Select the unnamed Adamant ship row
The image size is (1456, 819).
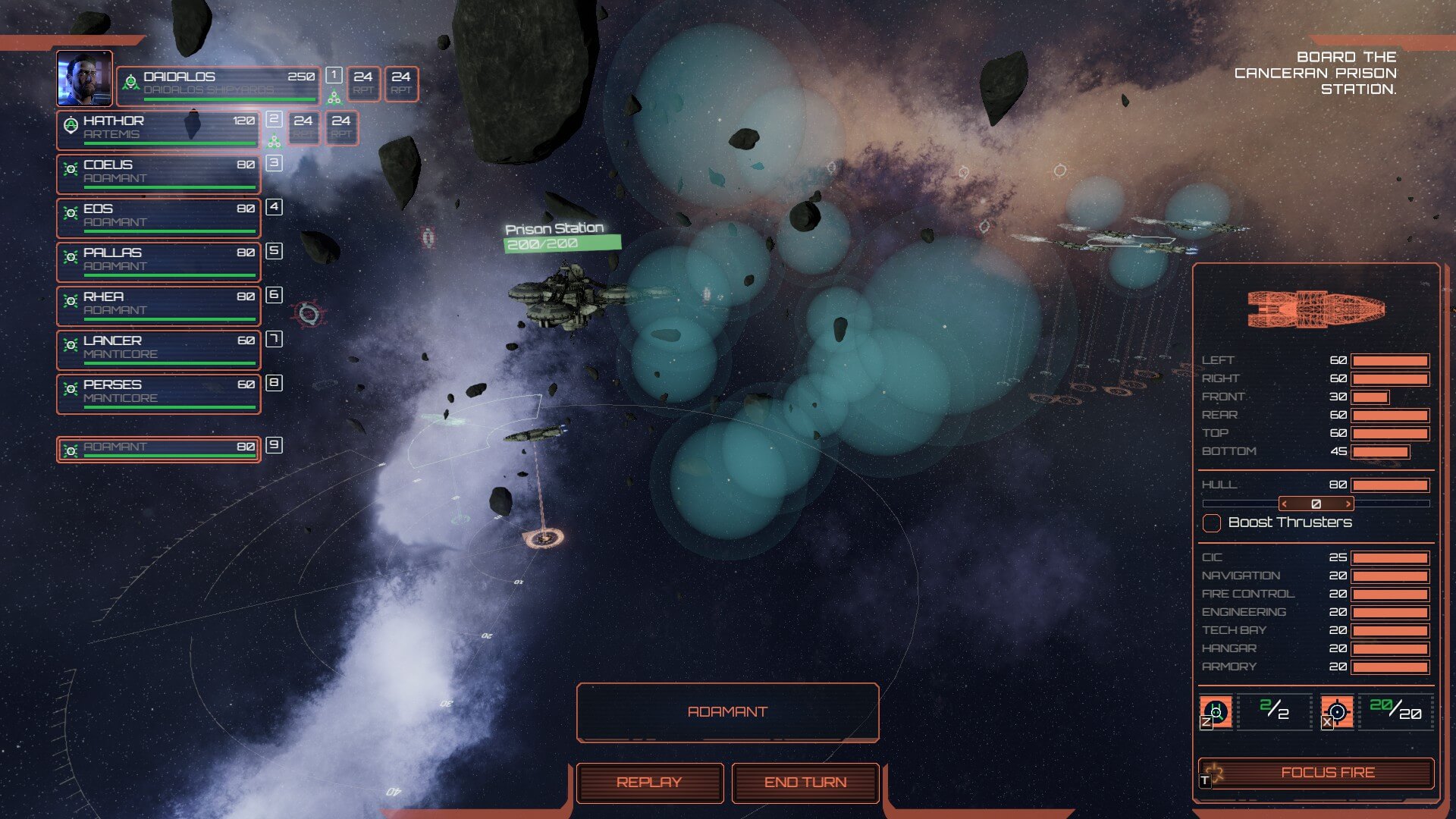(158, 448)
